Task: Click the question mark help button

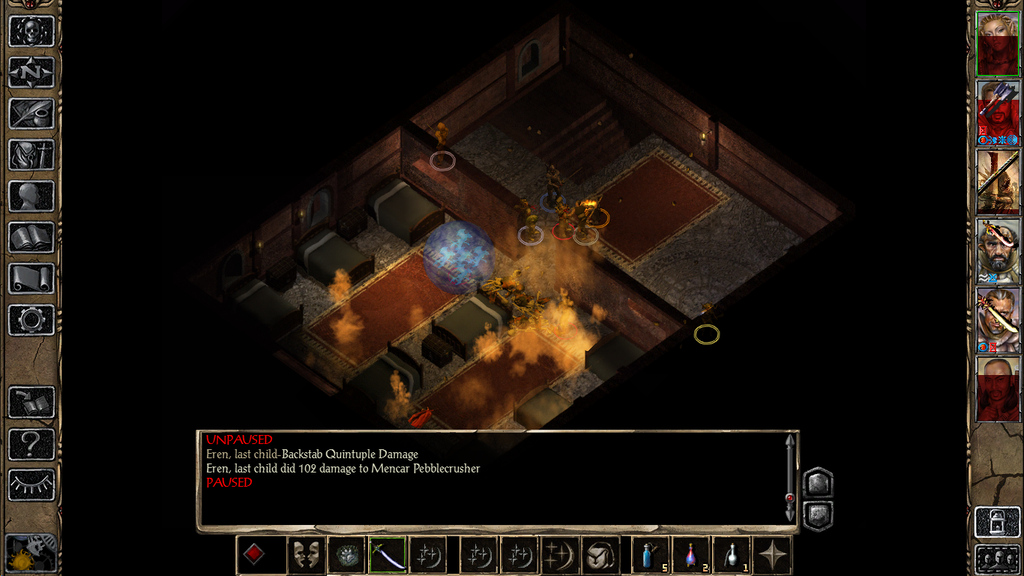Action: [31, 443]
